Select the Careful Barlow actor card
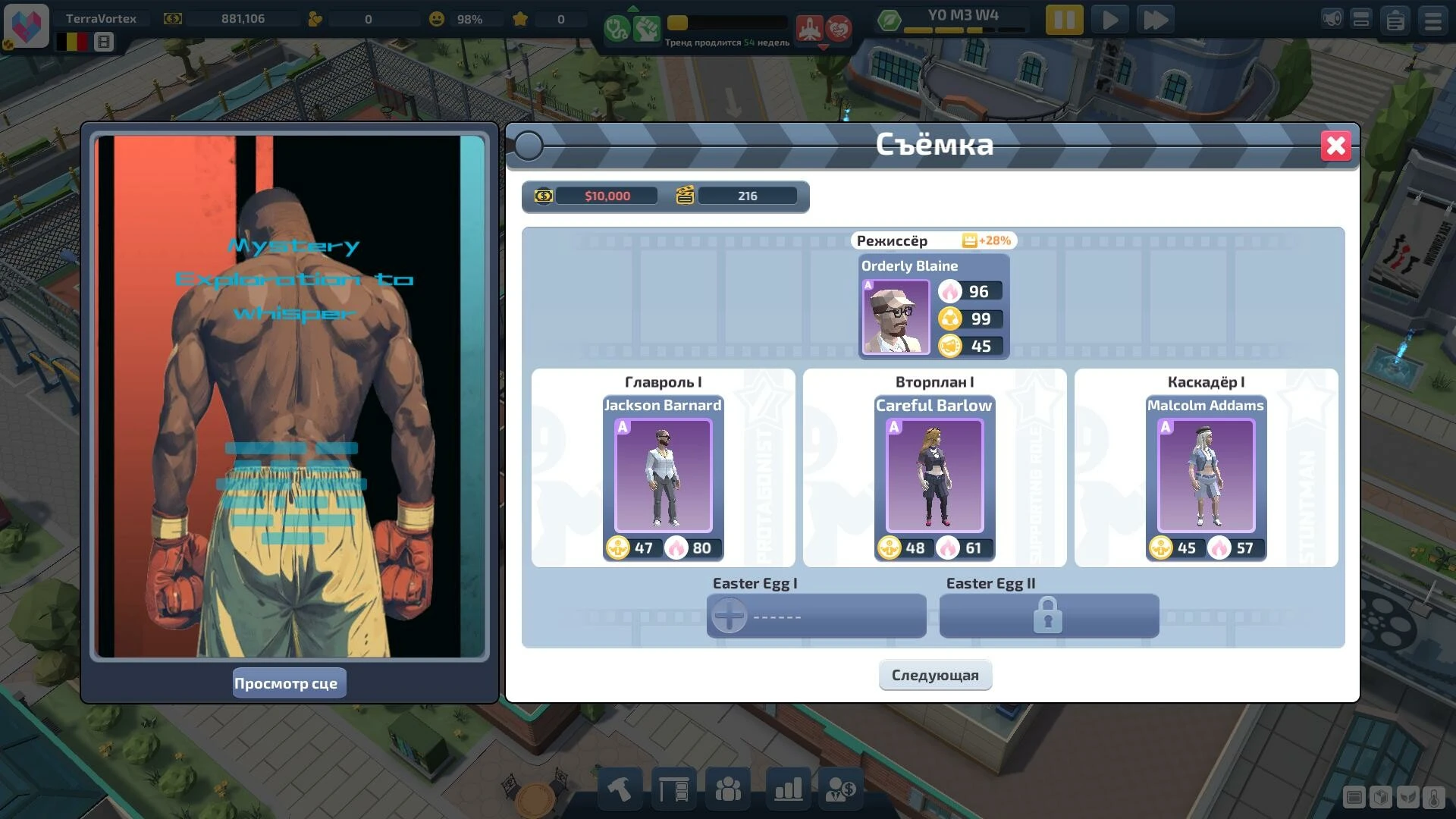 [934, 476]
